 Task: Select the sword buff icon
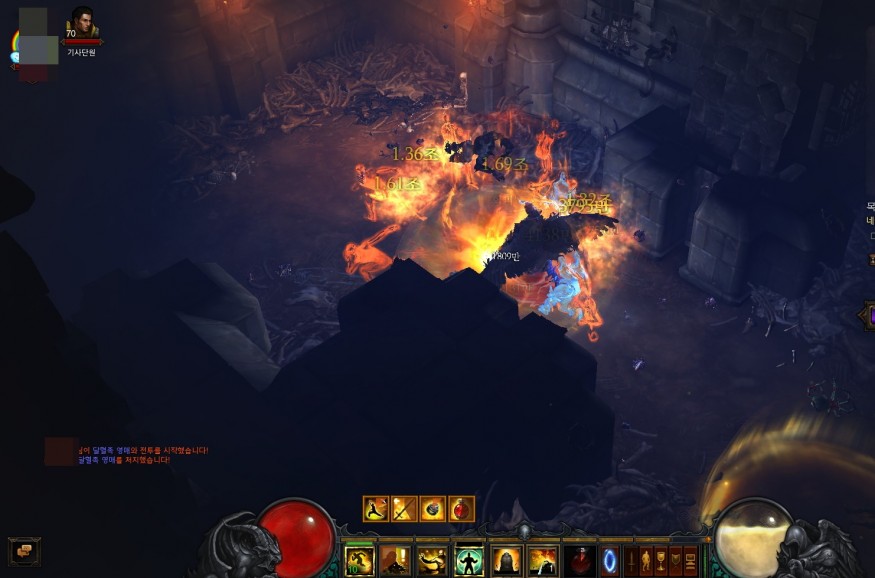point(404,508)
